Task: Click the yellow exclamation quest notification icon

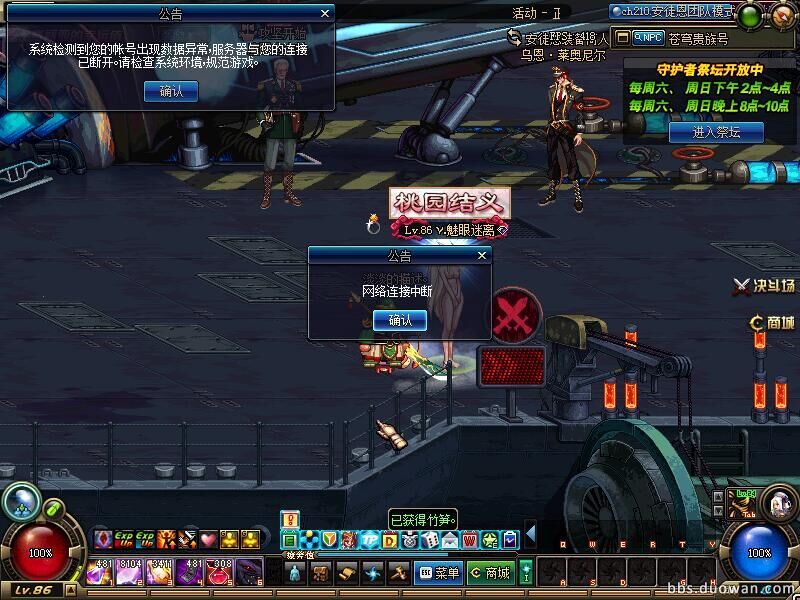Action: pos(290,518)
